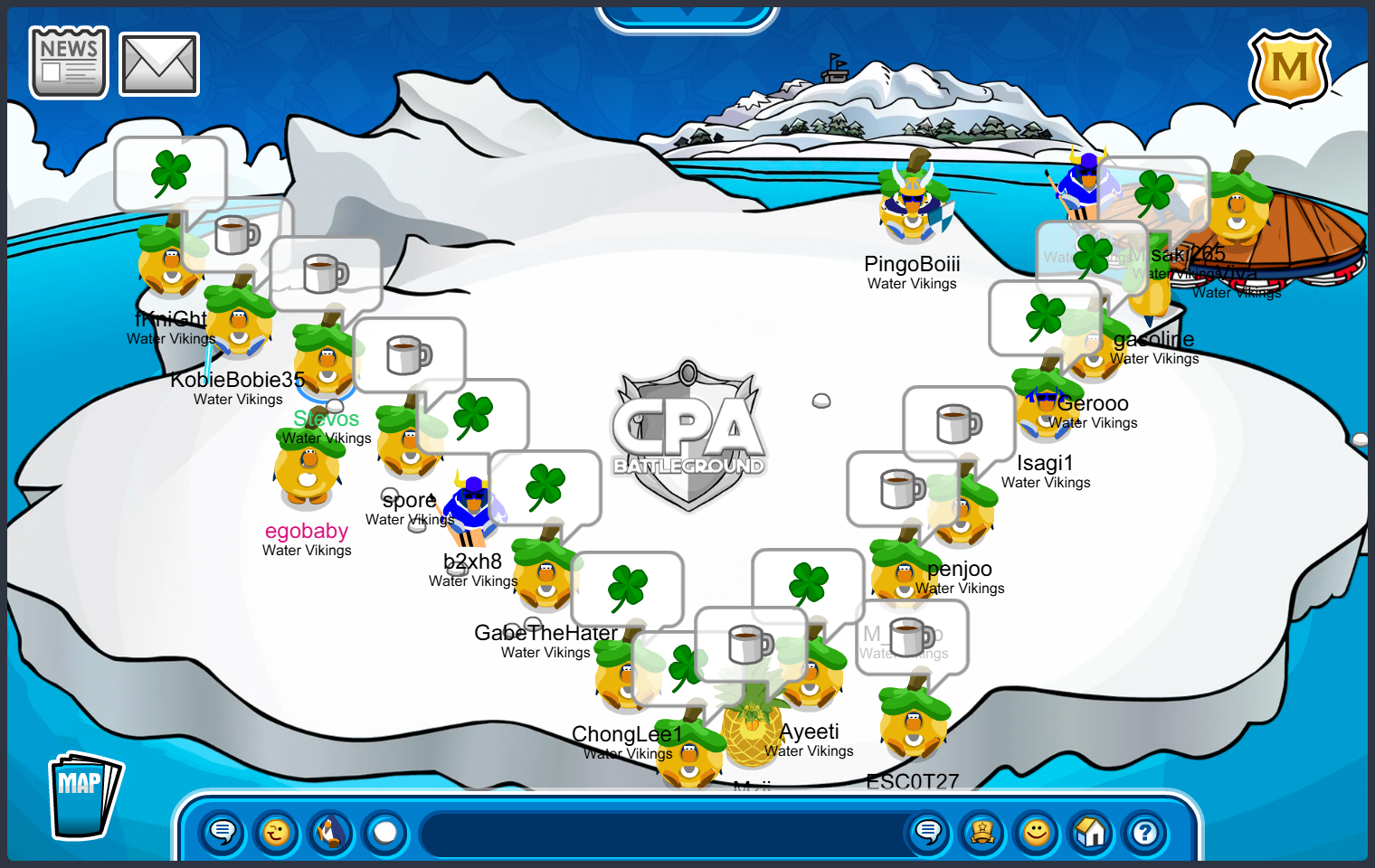Open the safe chat speech bubble menu
The width and height of the screenshot is (1375, 868).
coord(223,832)
